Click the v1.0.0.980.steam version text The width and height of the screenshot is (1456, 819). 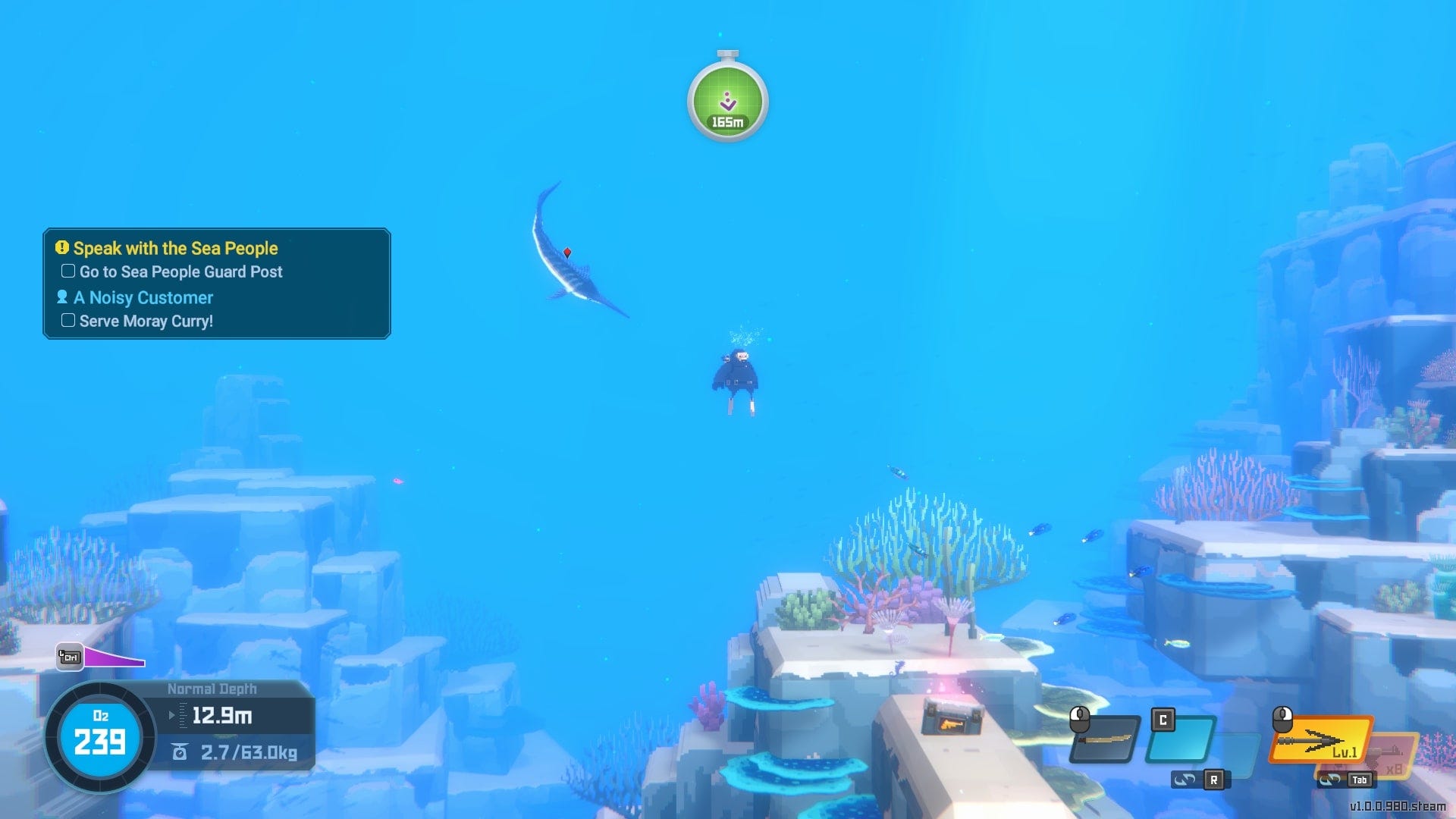point(1398,806)
